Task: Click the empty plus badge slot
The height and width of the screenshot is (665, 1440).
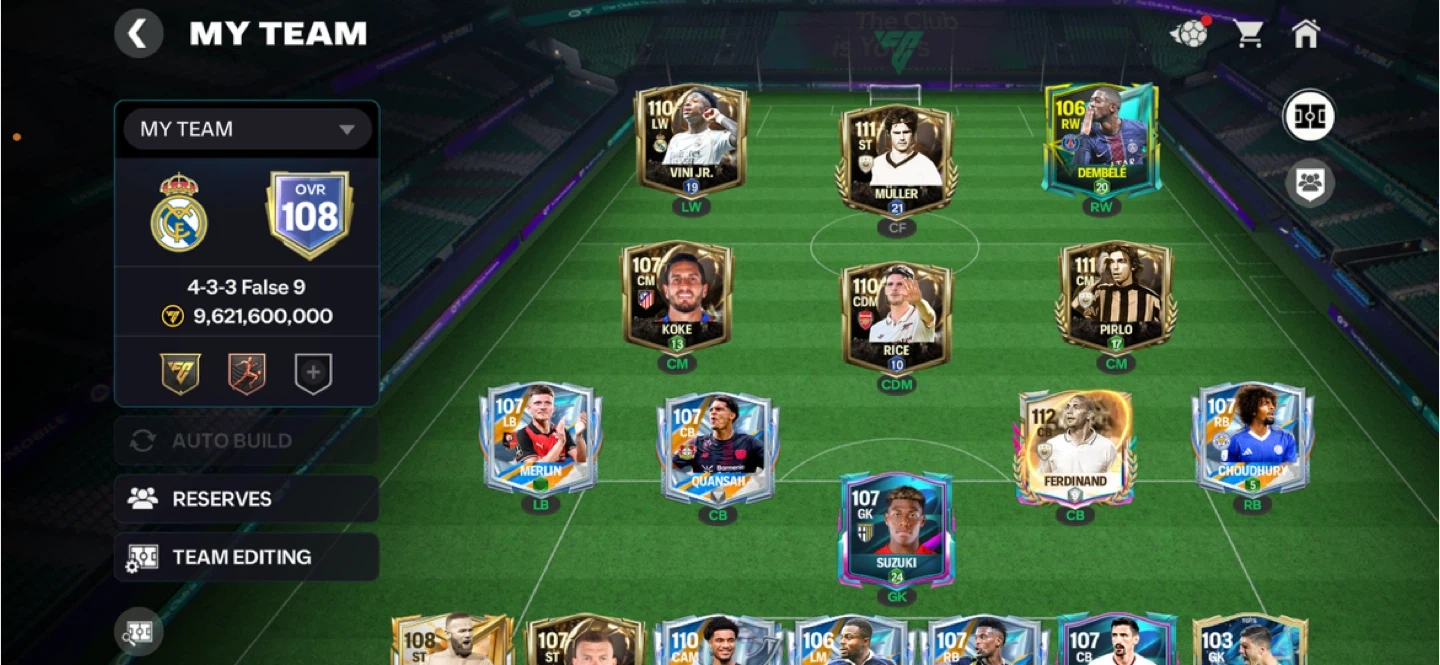Action: pos(312,374)
